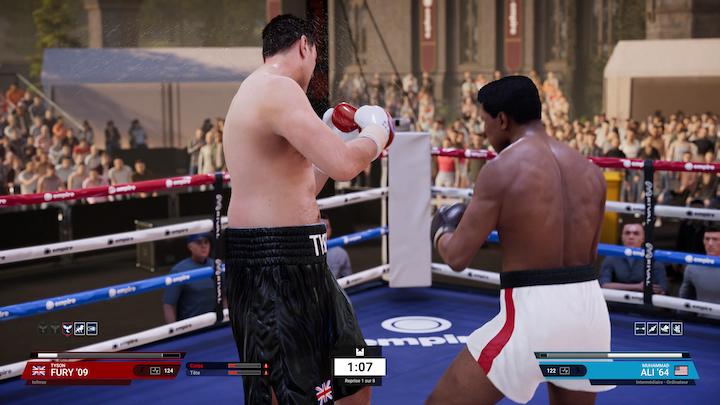Click the US flag on Ali's name plate
The width and height of the screenshot is (720, 405).
coord(682,370)
